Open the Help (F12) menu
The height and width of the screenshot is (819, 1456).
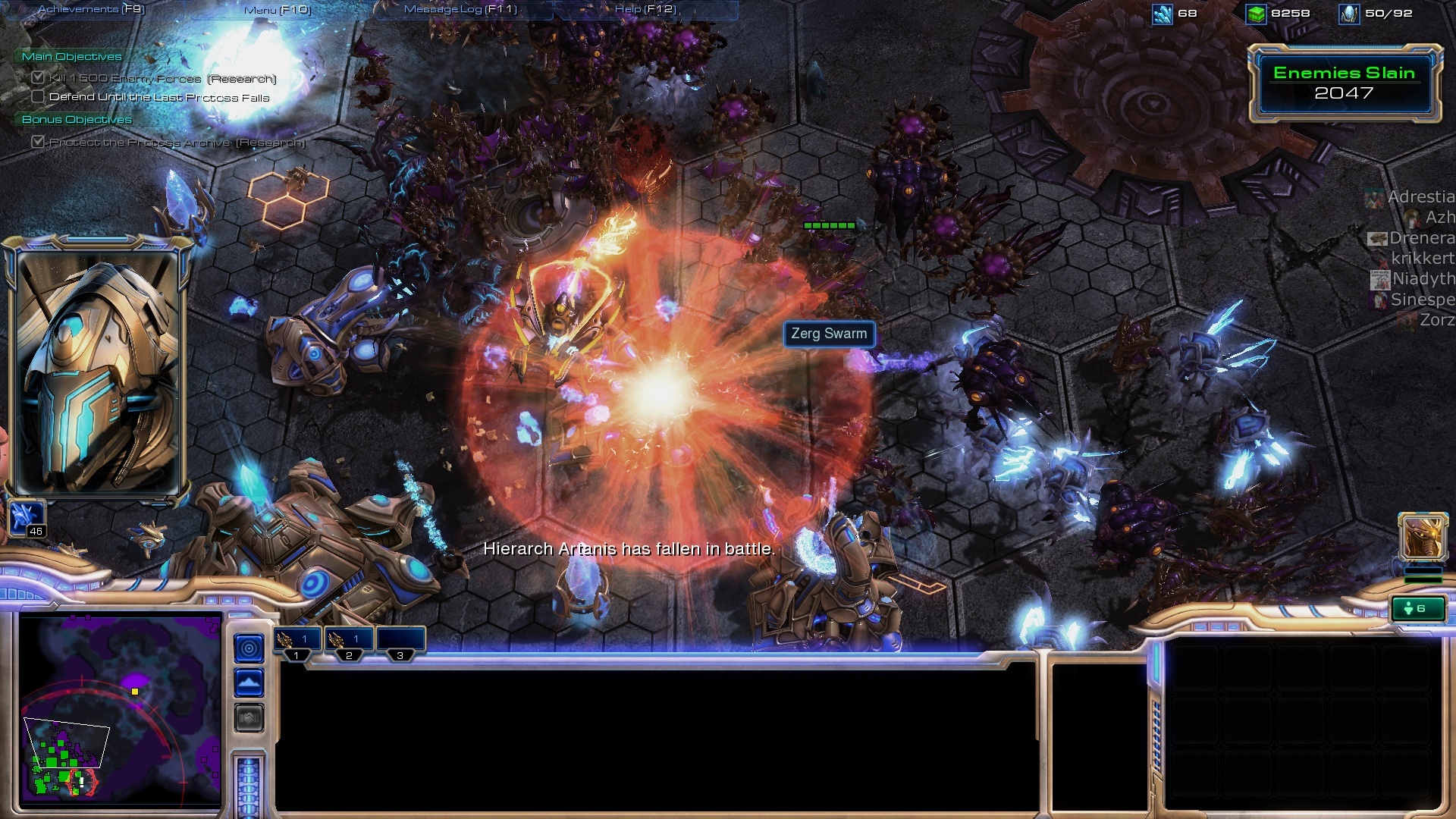coord(645,9)
